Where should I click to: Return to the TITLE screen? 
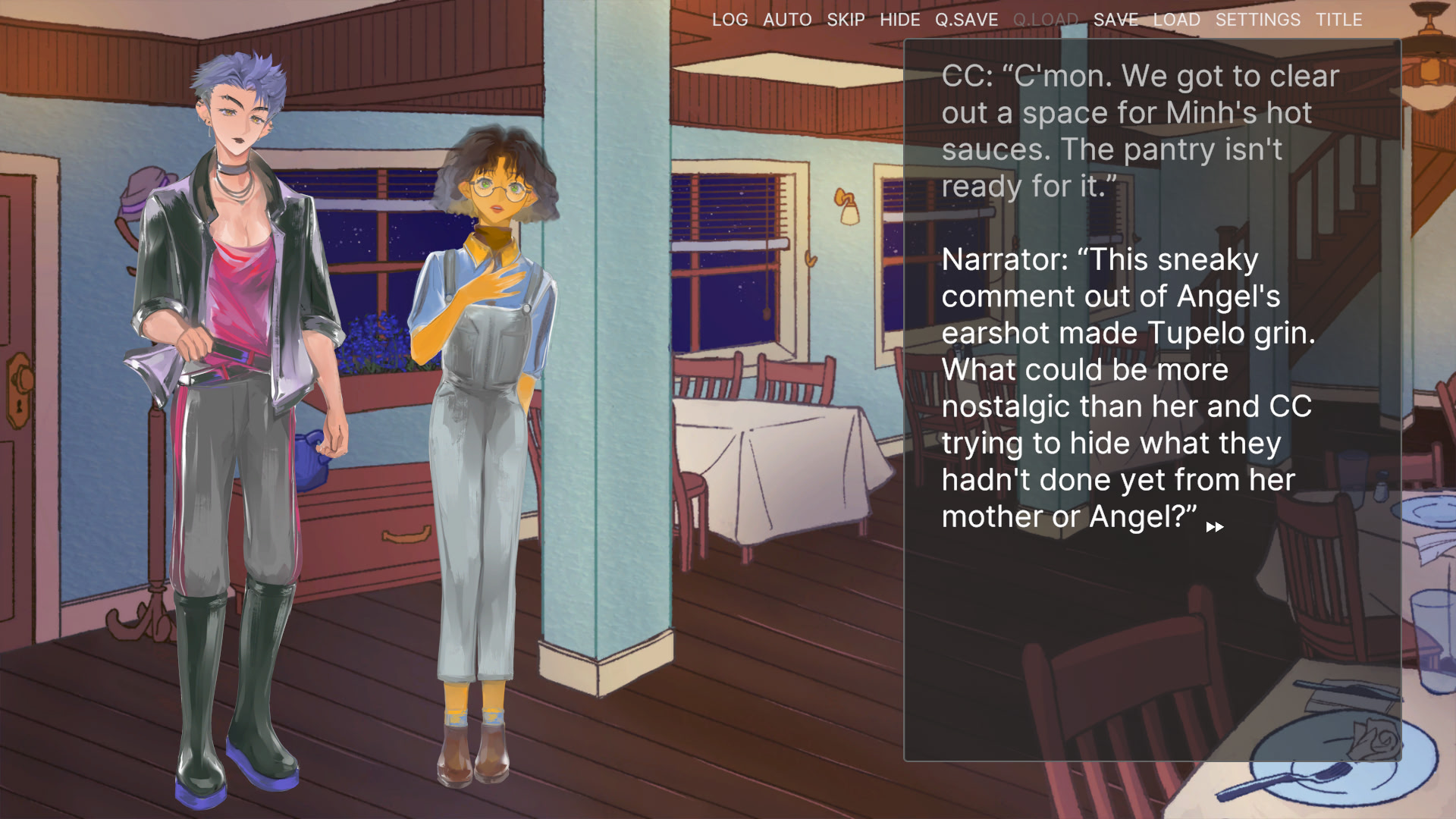click(x=1338, y=20)
